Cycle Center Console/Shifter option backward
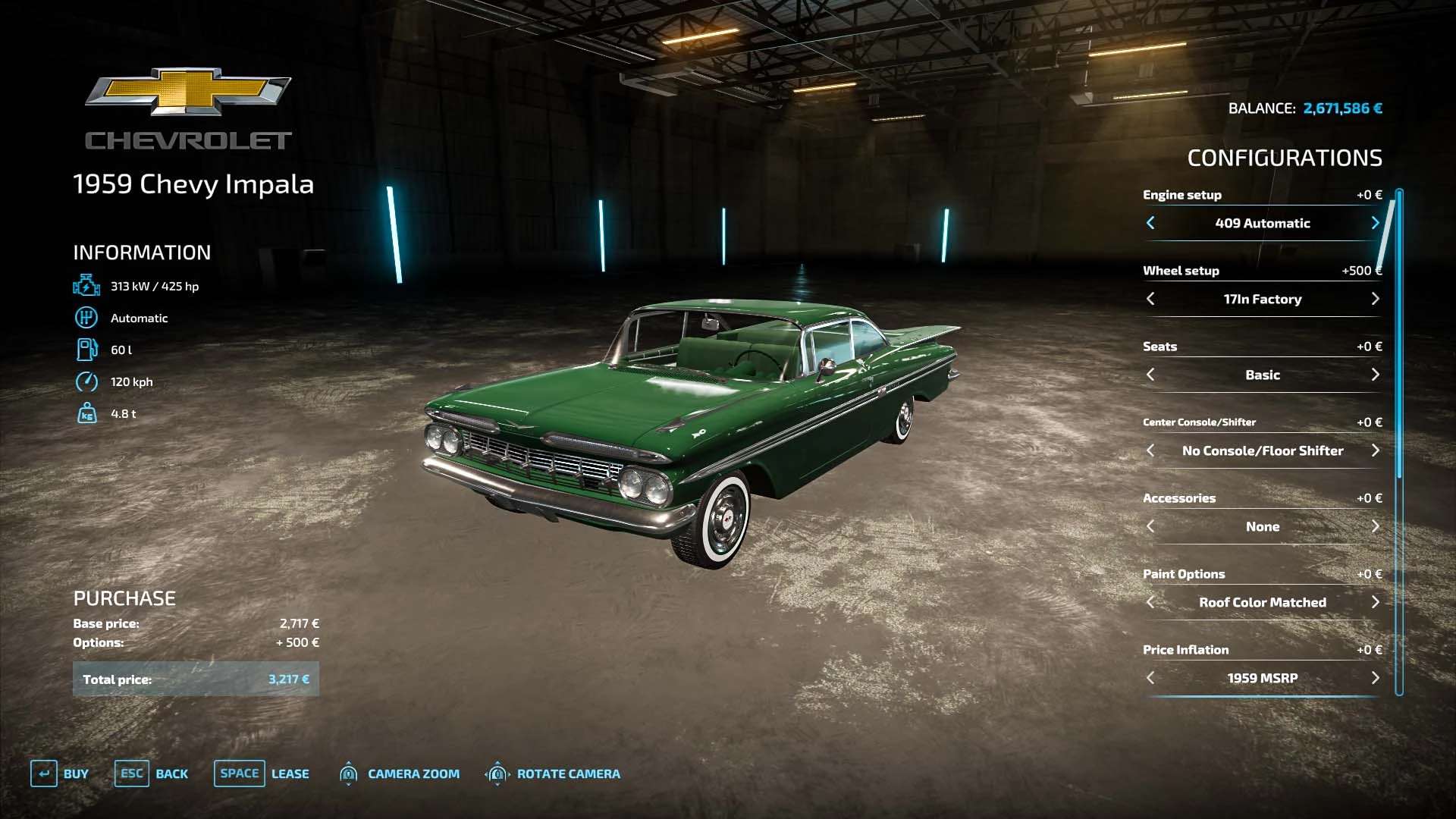This screenshot has height=819, width=1456. [x=1150, y=450]
